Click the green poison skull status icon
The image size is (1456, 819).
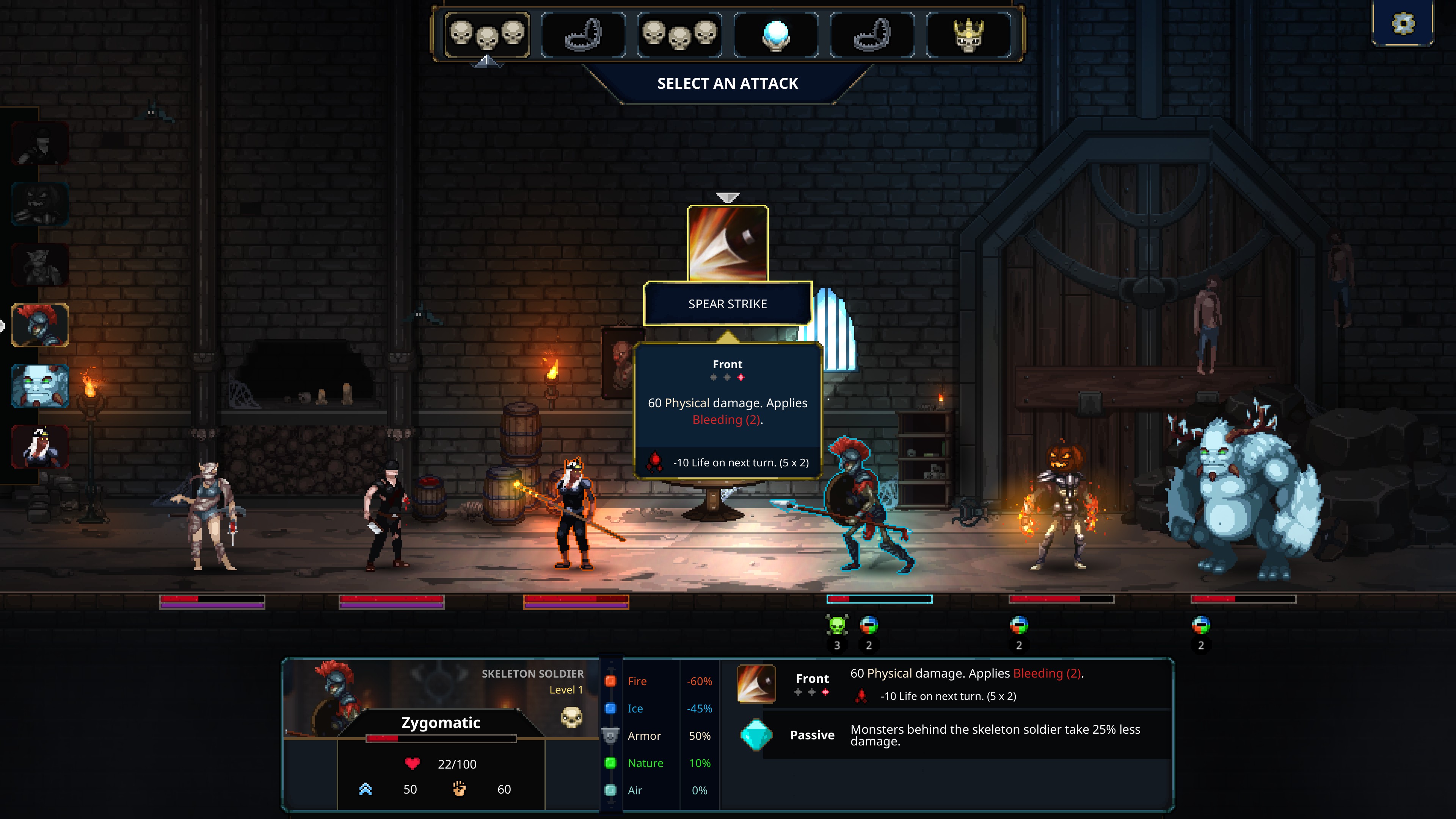click(836, 625)
